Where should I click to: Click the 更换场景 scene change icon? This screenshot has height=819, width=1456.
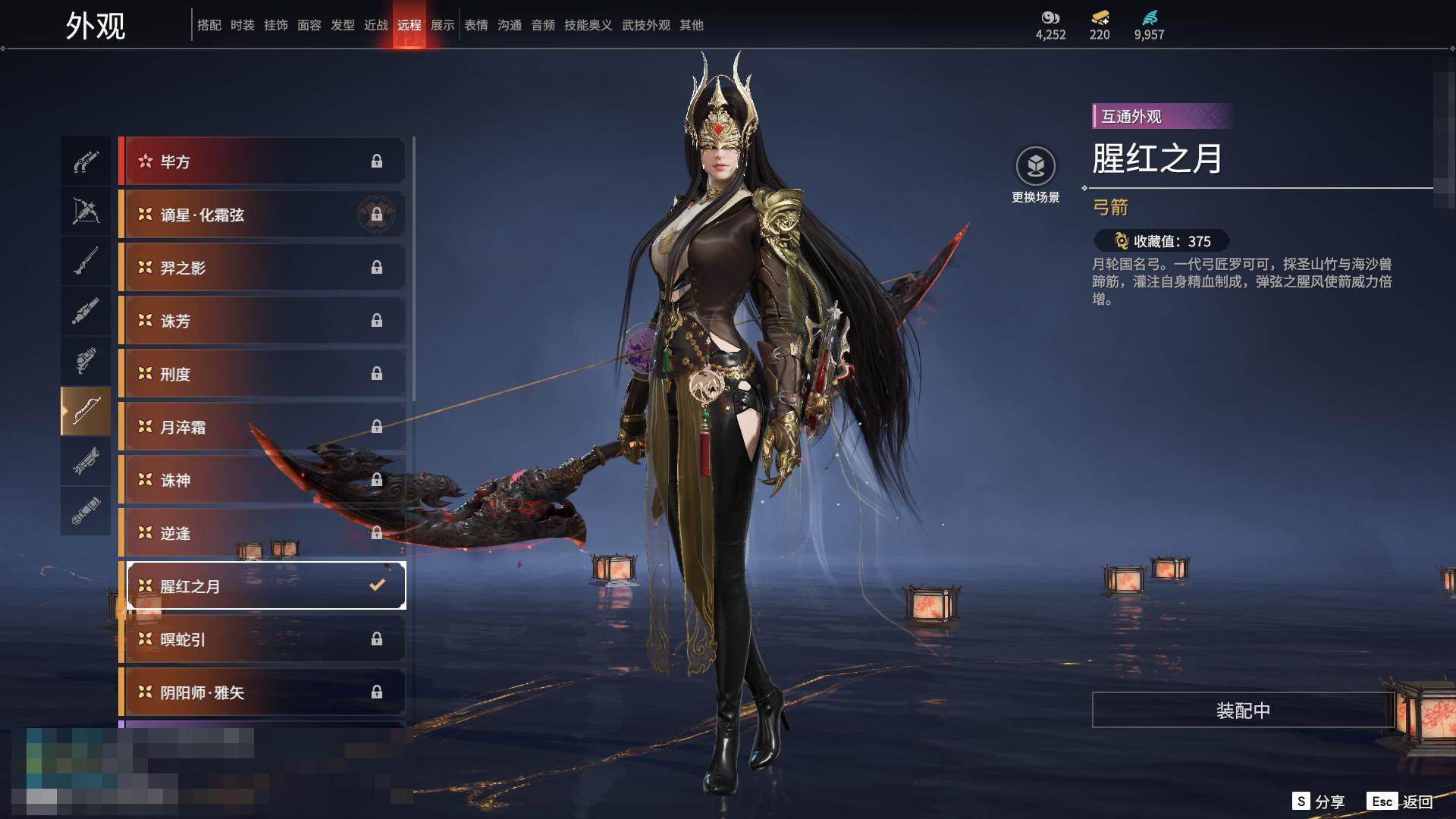click(x=1035, y=166)
